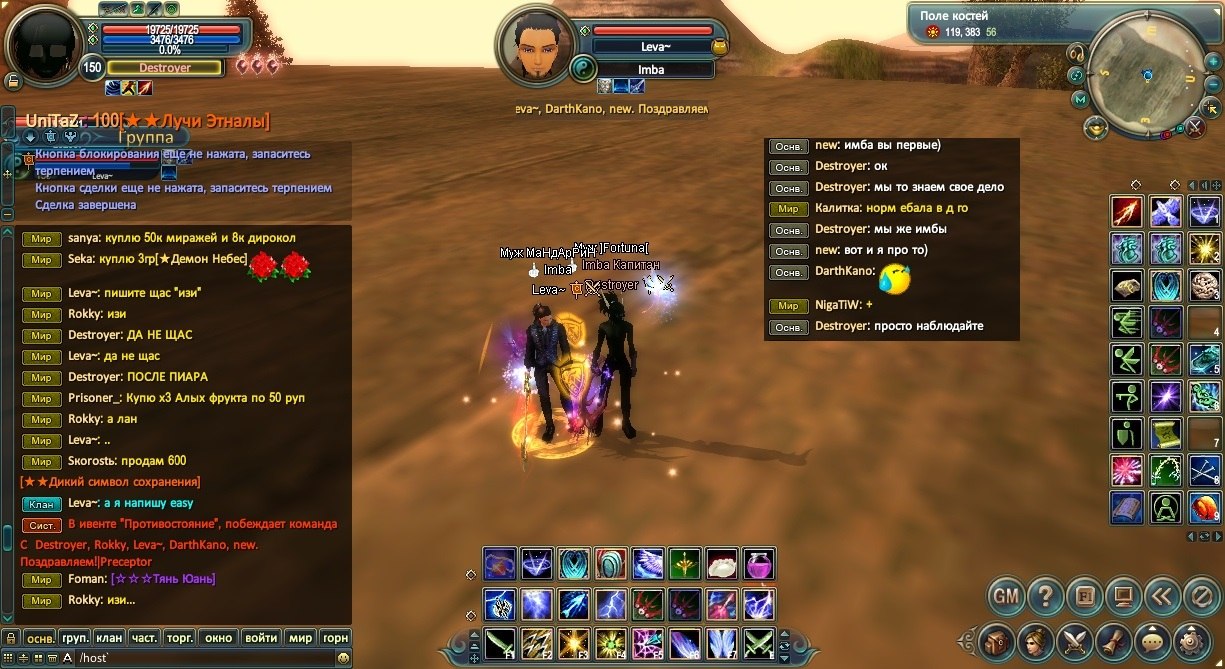Screen dimensions: 1225x669
Task: Select the Leva~ target portrait
Action: tap(535, 45)
